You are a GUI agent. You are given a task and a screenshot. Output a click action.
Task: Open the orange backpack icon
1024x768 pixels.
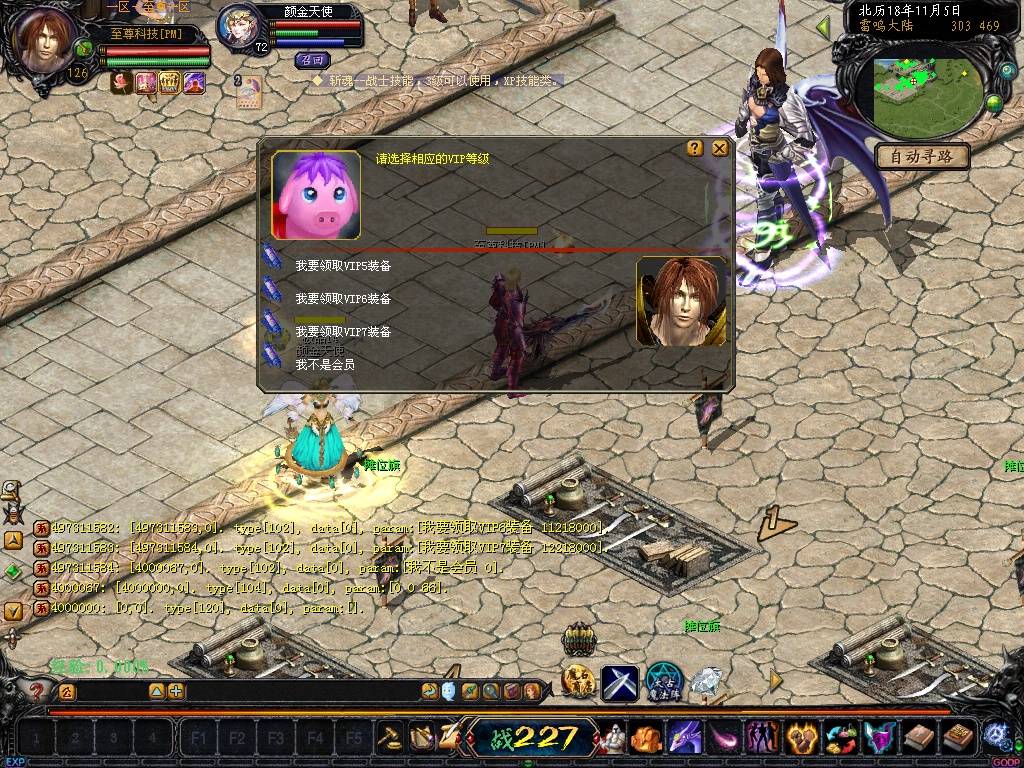click(x=645, y=738)
